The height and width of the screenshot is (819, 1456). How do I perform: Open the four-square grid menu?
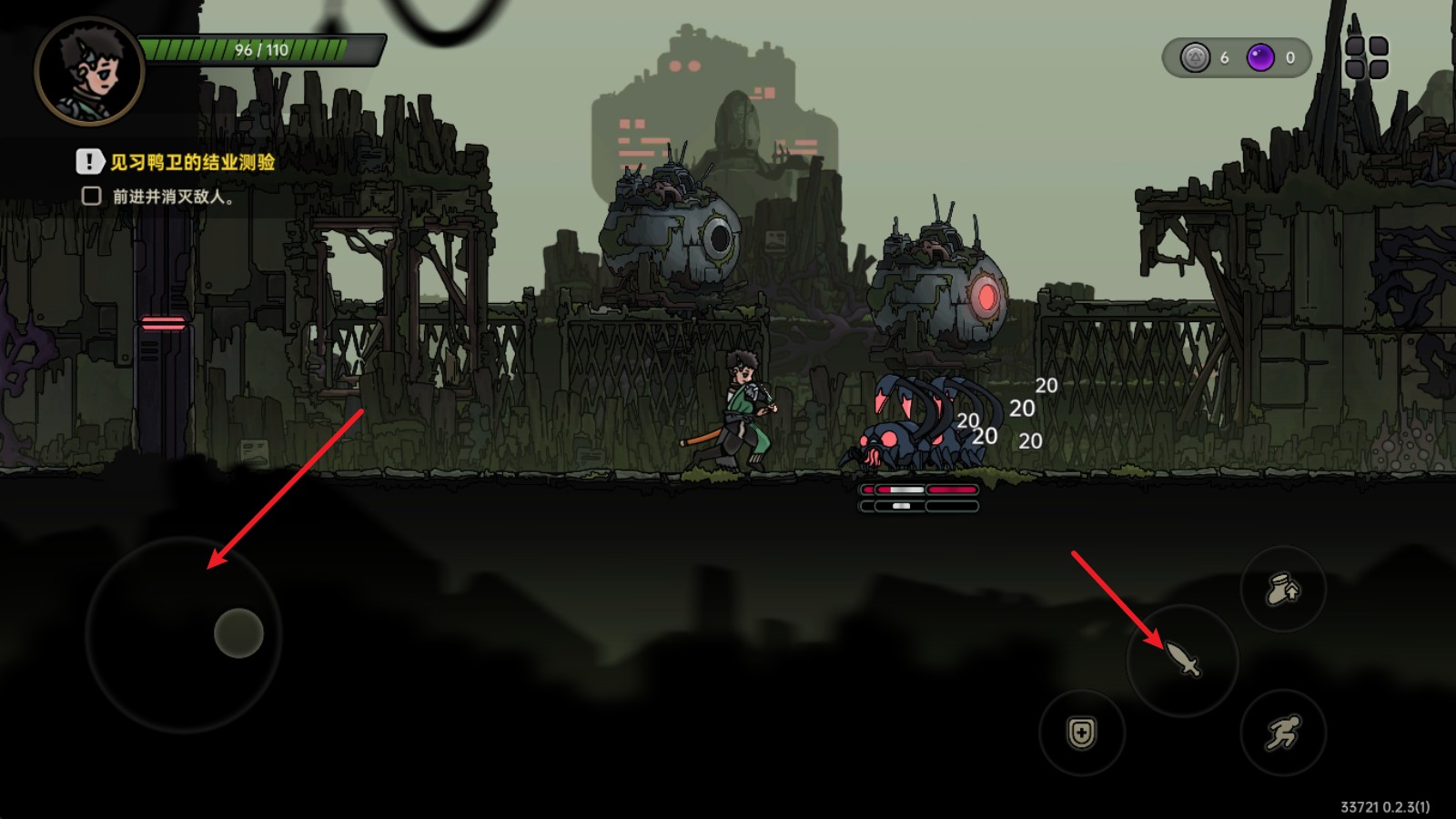1366,57
